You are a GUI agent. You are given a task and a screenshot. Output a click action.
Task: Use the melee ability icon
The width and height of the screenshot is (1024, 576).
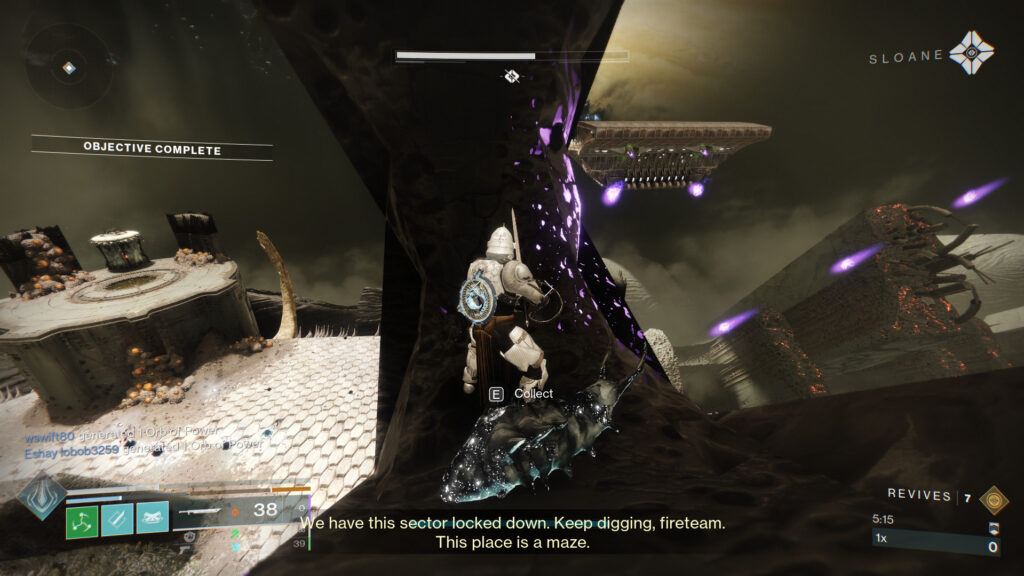pos(117,519)
